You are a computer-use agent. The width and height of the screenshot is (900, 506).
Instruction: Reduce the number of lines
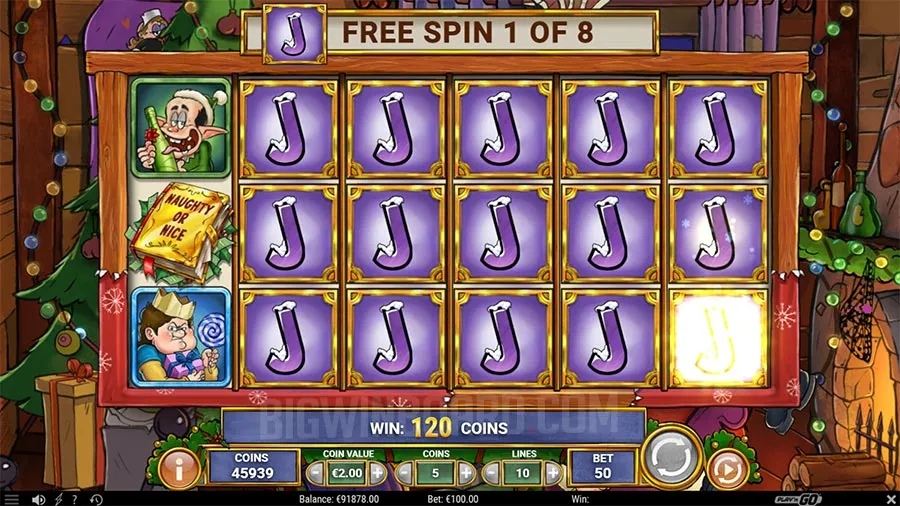(x=490, y=472)
